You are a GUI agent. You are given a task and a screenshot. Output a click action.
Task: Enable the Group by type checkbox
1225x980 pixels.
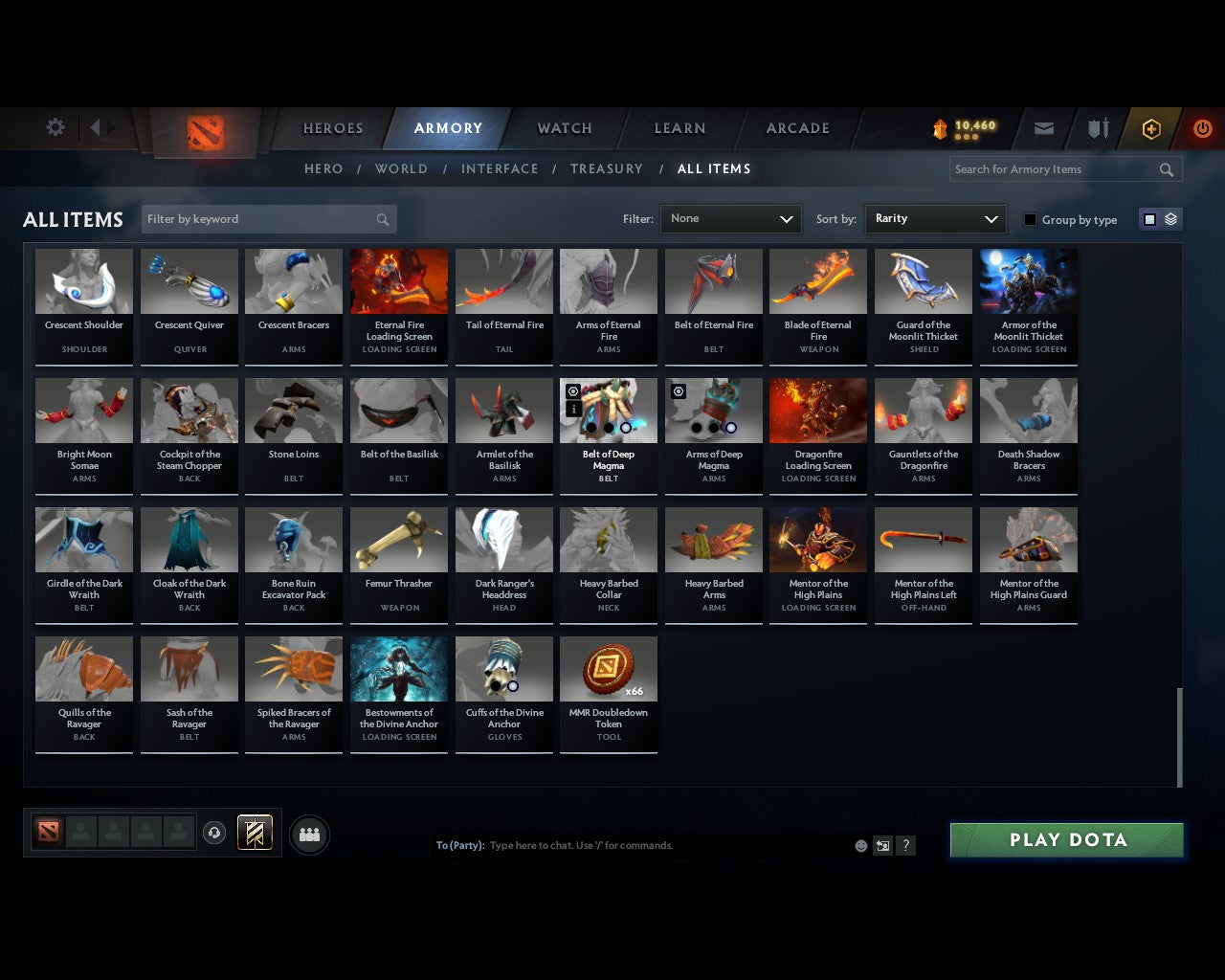pyautogui.click(x=1030, y=219)
